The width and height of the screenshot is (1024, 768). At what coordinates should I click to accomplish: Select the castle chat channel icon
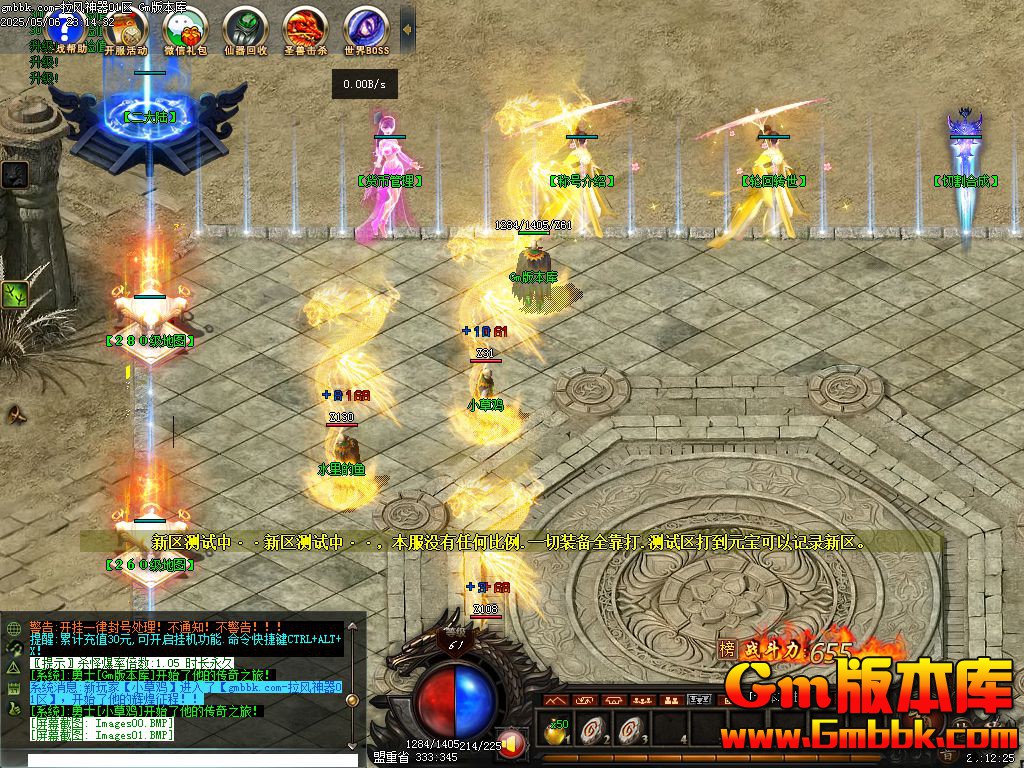[14, 688]
